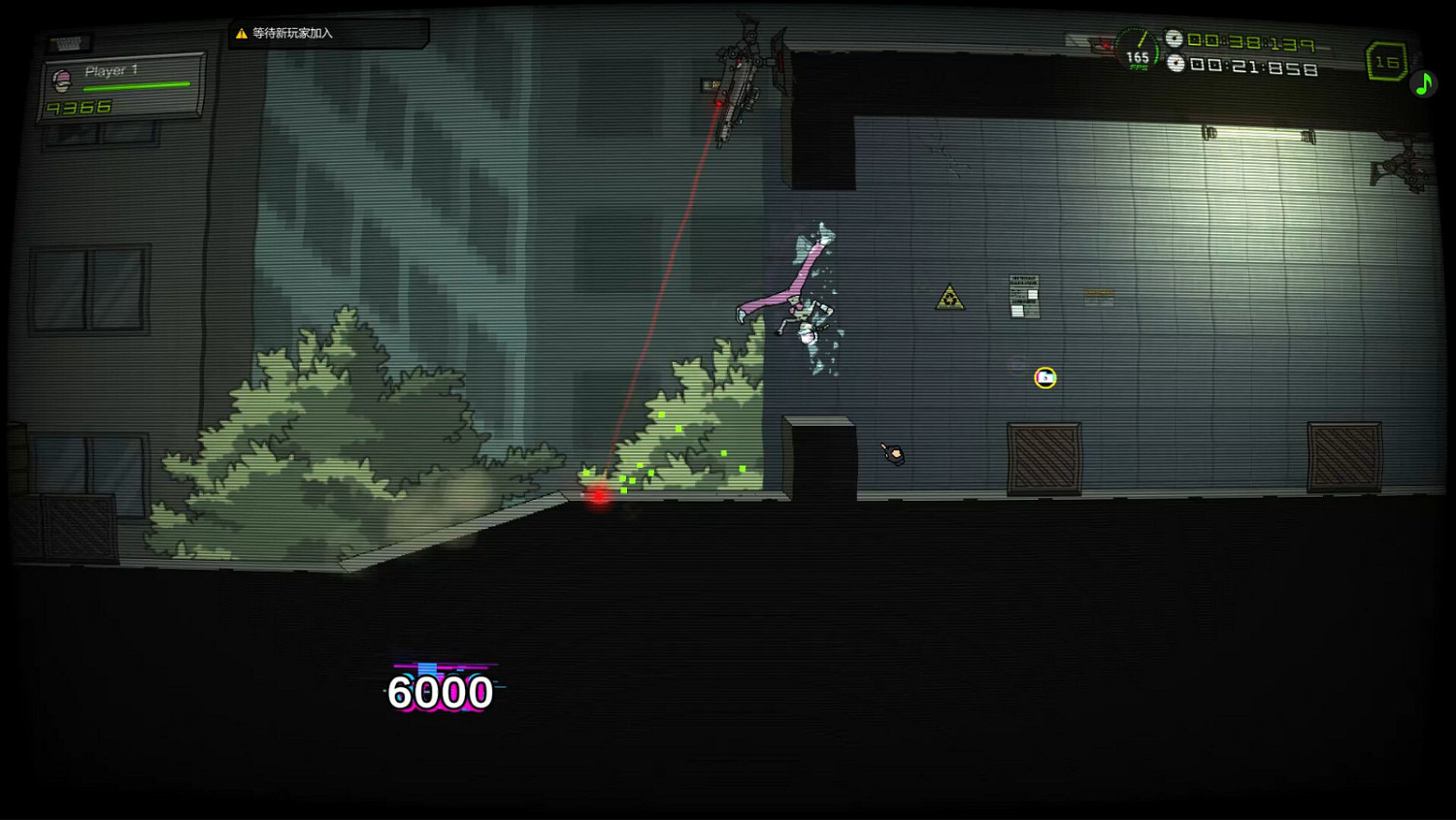The width and height of the screenshot is (1456, 820).
Task: Expand the Player 1 status panel
Action: pos(121,85)
